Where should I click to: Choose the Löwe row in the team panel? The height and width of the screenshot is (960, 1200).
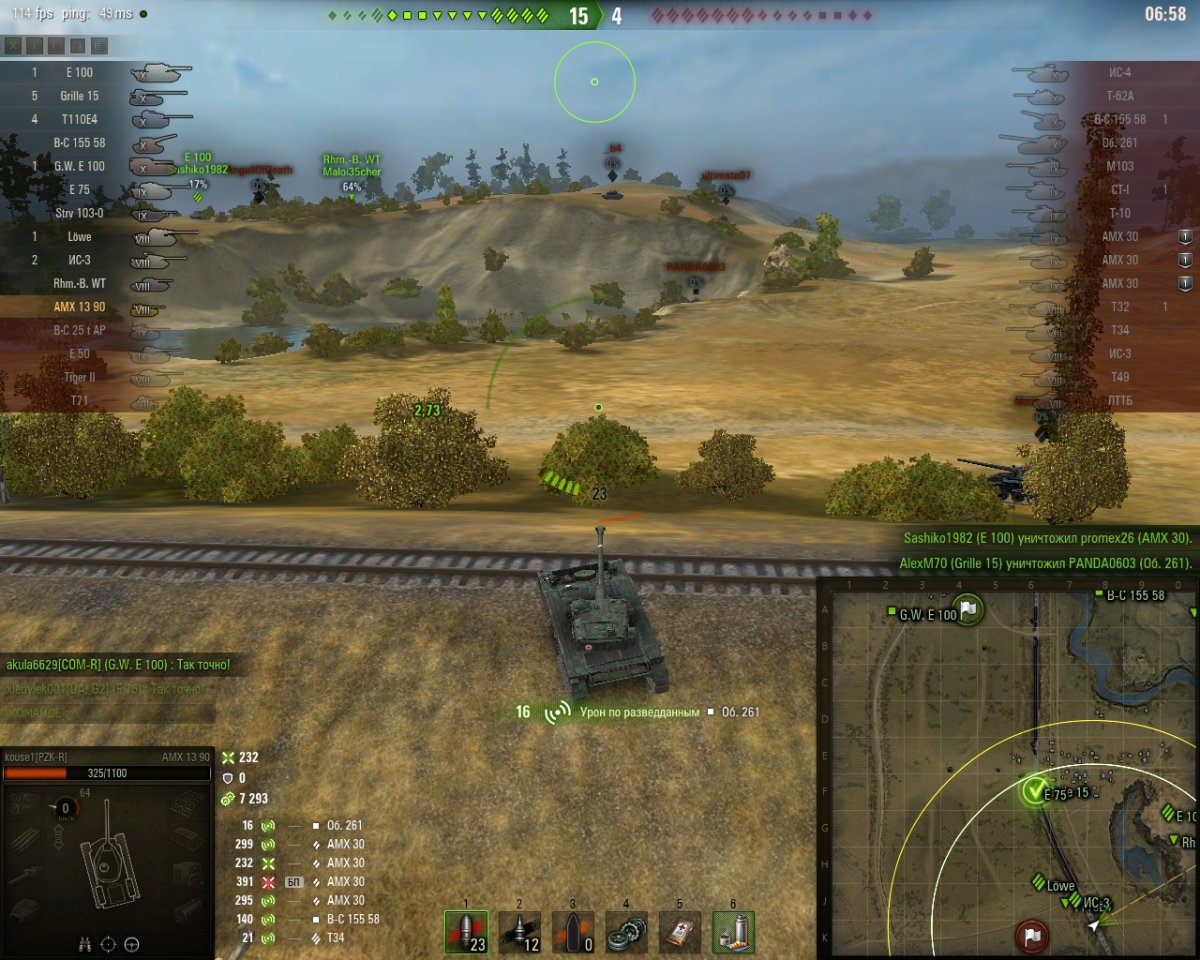[x=80, y=237]
